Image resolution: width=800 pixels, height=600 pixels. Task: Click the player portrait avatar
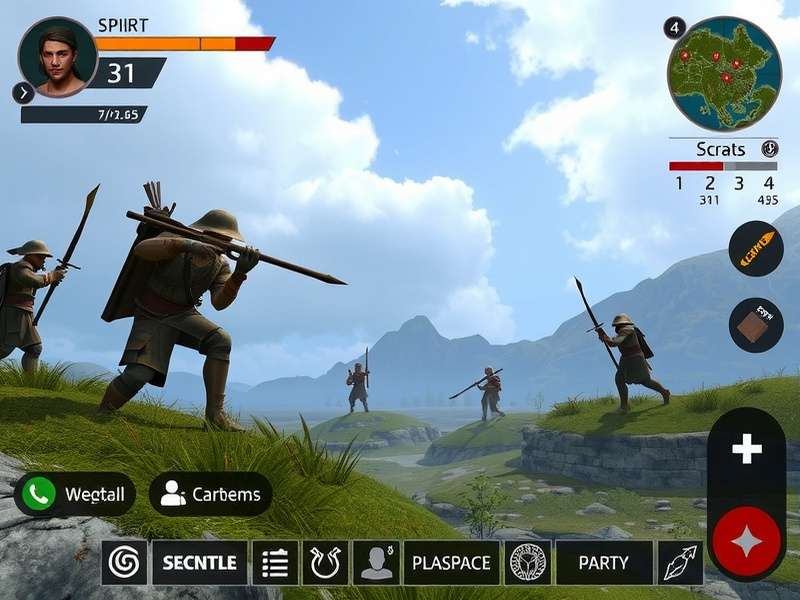[x=58, y=56]
